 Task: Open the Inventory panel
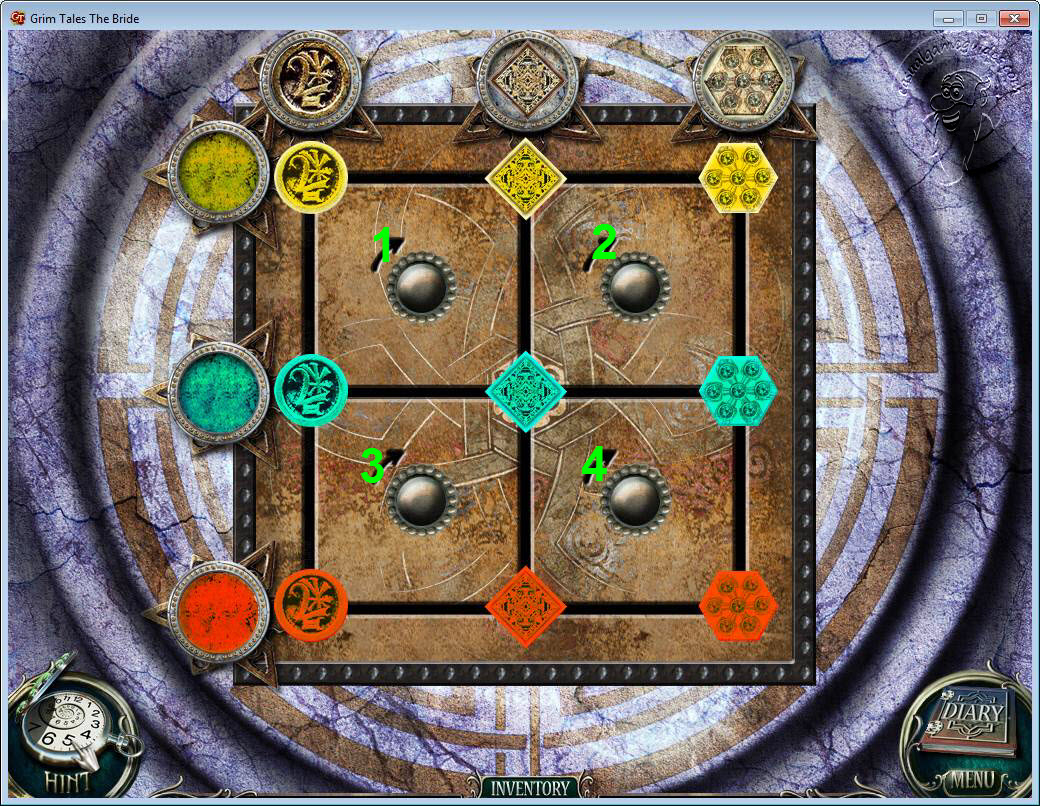528,788
